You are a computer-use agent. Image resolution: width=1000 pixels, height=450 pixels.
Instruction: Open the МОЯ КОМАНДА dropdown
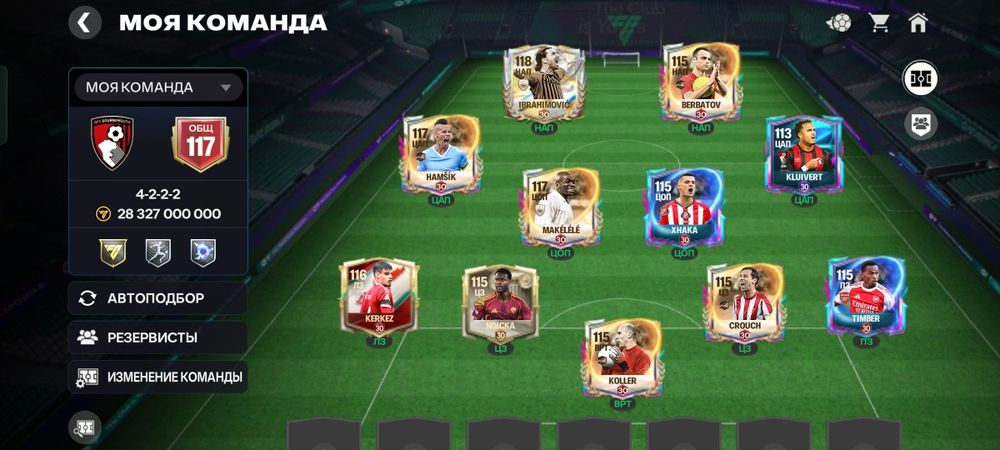tap(158, 87)
